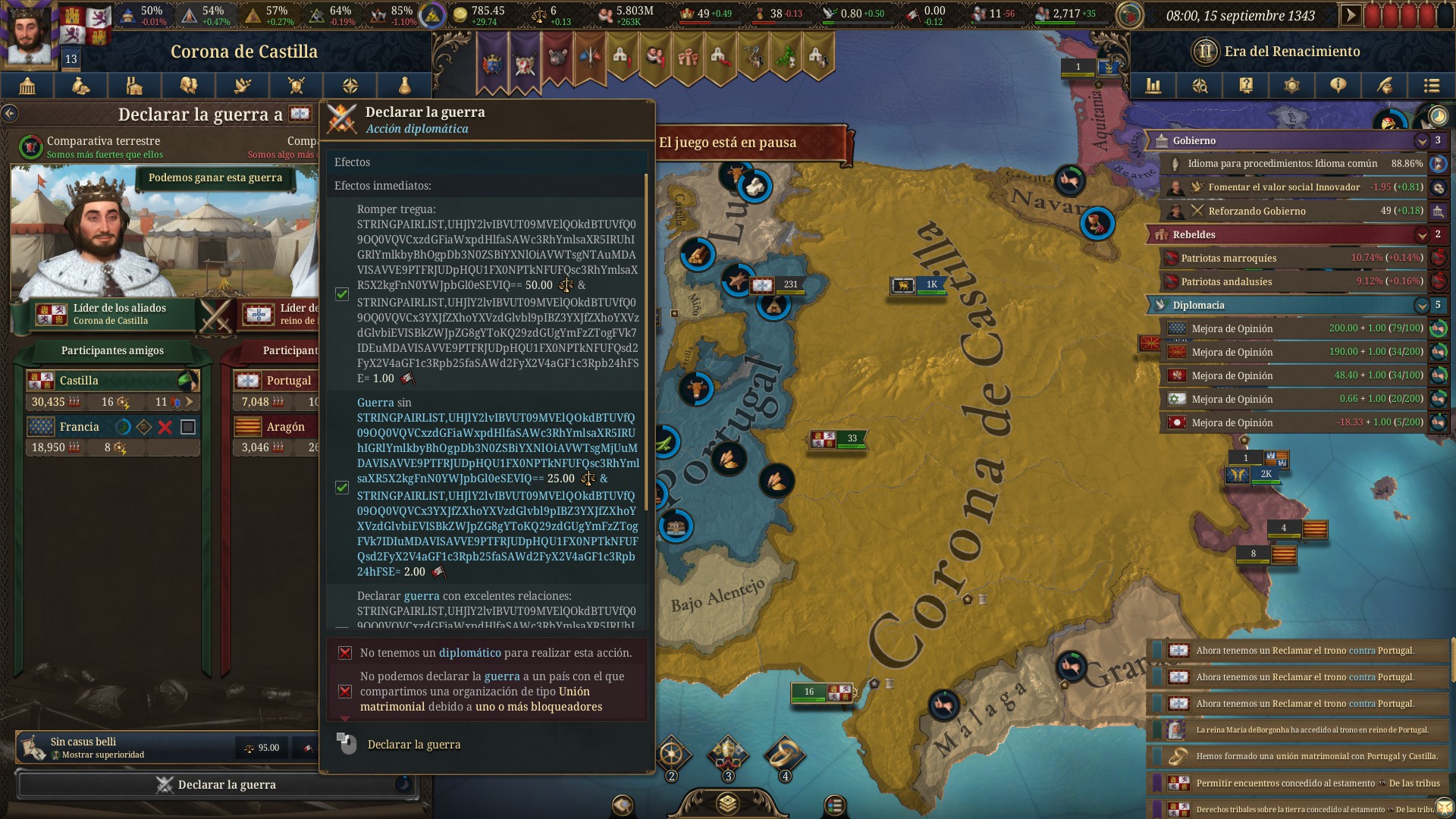Viewport: 1456px width, 819px height.
Task: Open the Government panel icon
Action: click(x=27, y=86)
